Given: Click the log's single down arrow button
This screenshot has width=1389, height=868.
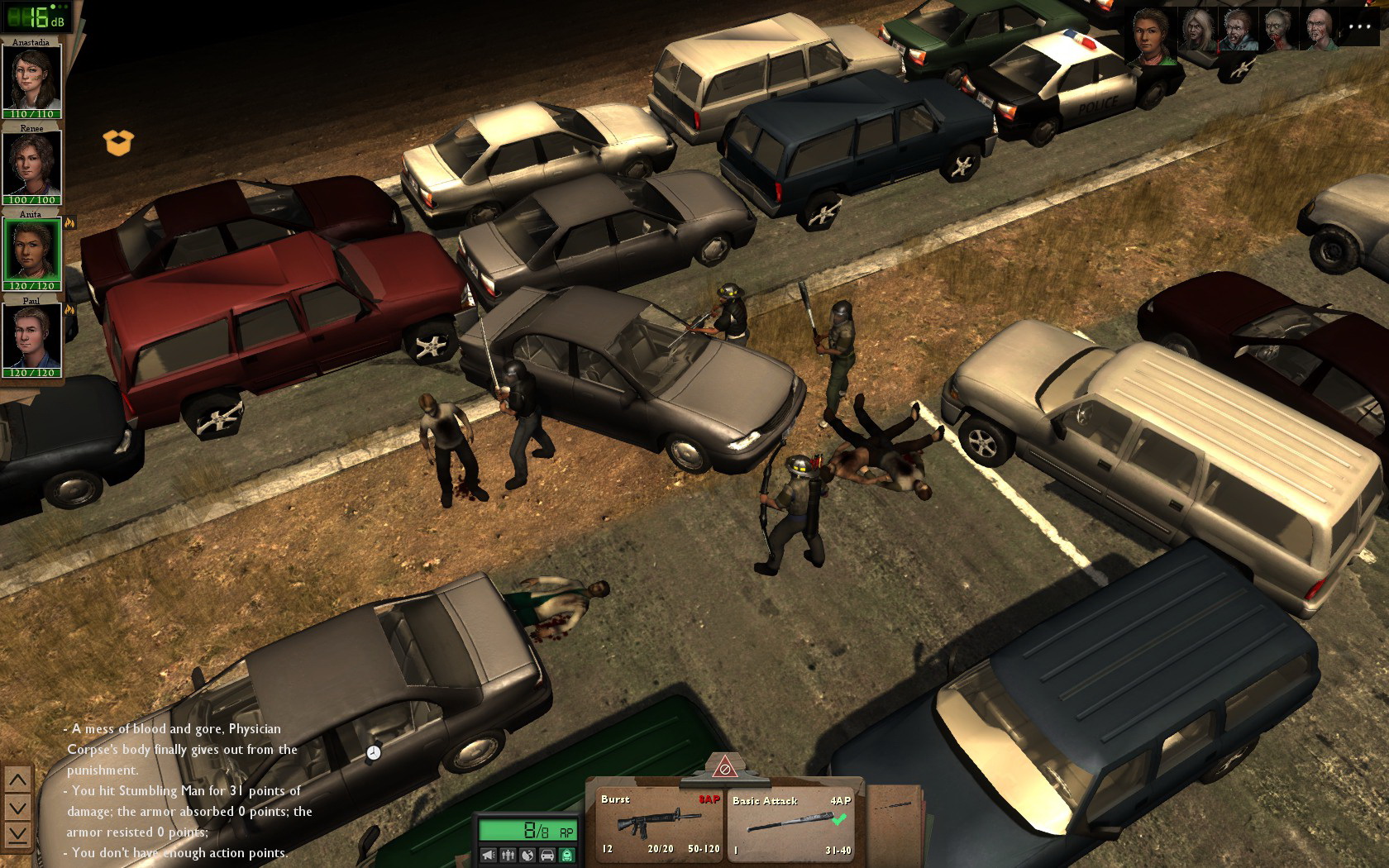Looking at the screenshot, I should click(x=17, y=807).
